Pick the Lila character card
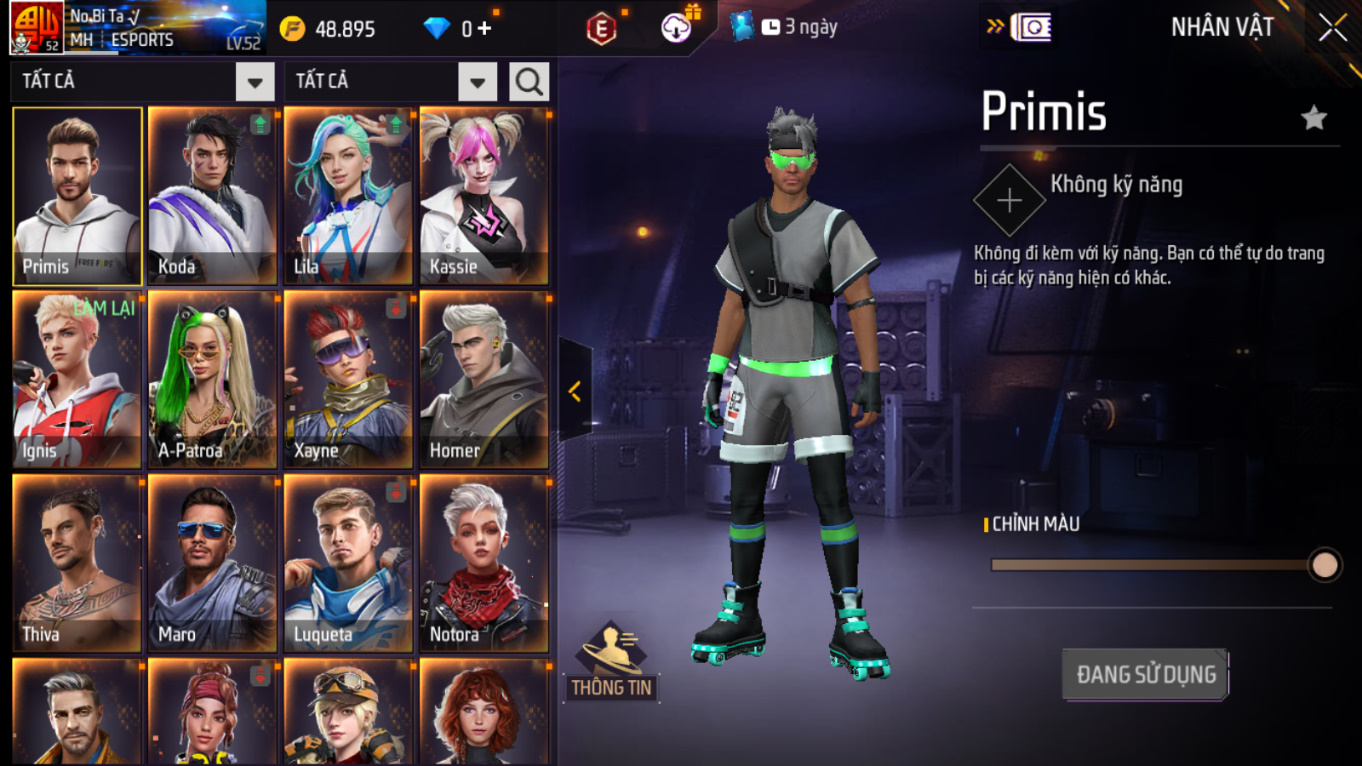This screenshot has height=766, width=1362. (x=349, y=197)
